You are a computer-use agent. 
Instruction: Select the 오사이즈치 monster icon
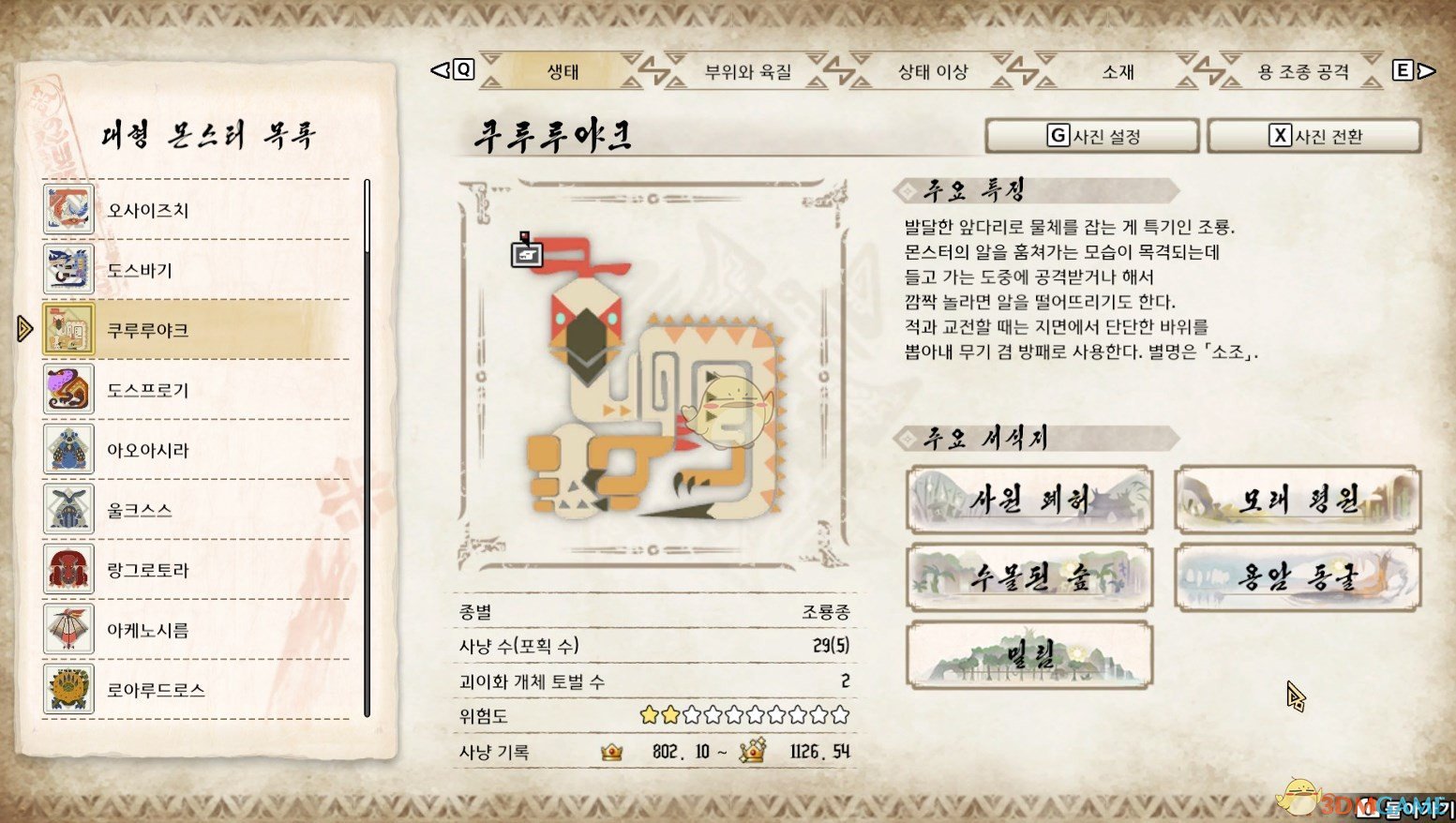[x=67, y=210]
